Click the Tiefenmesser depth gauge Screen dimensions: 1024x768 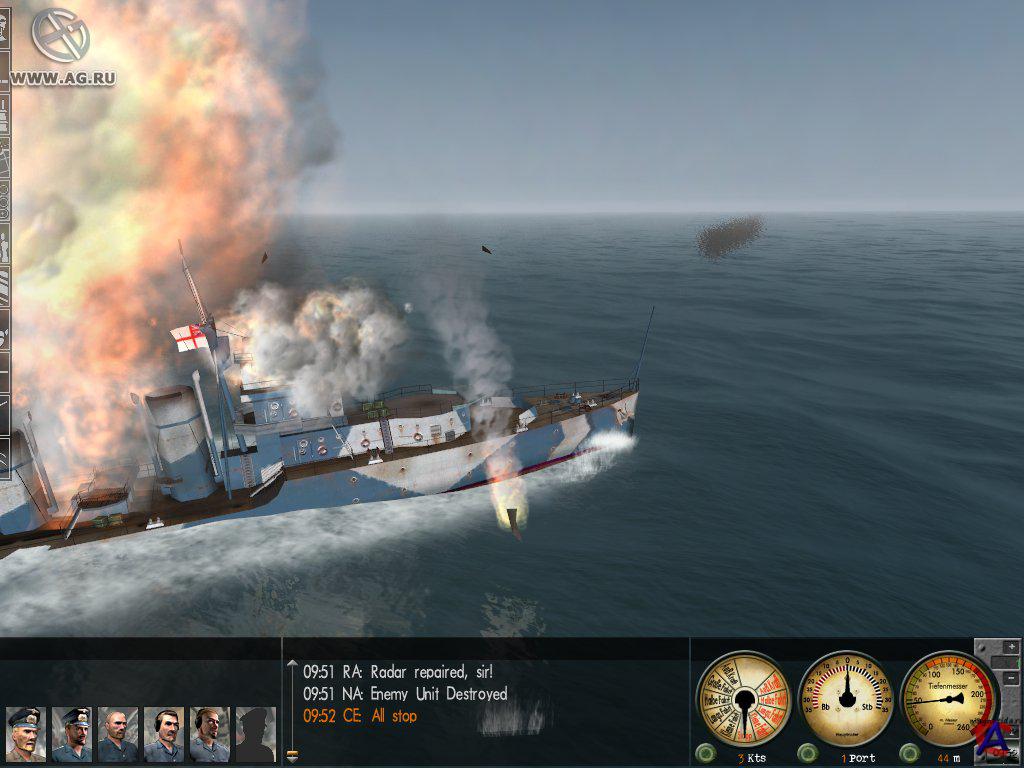pos(950,697)
